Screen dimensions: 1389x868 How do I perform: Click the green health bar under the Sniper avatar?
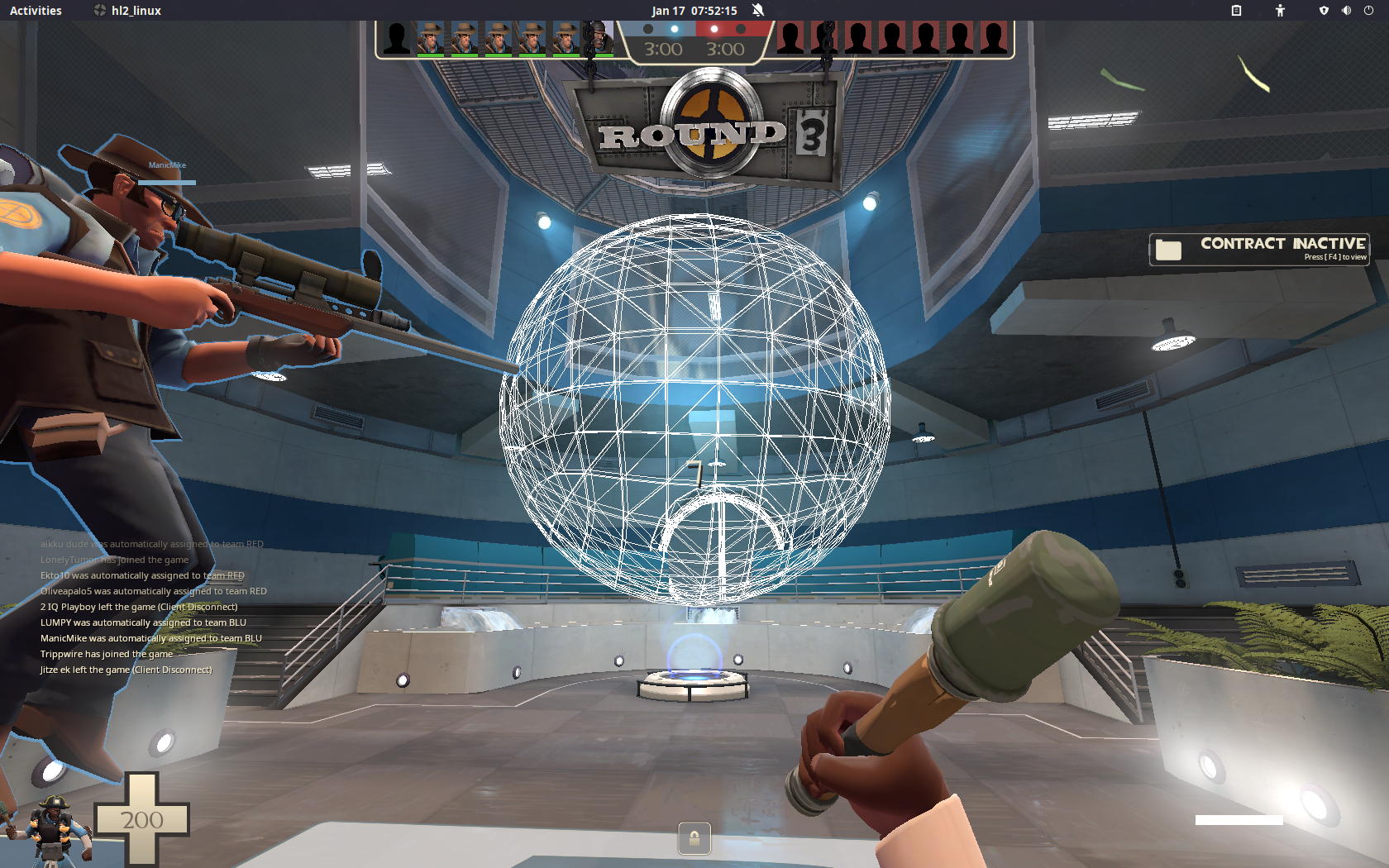click(x=432, y=55)
